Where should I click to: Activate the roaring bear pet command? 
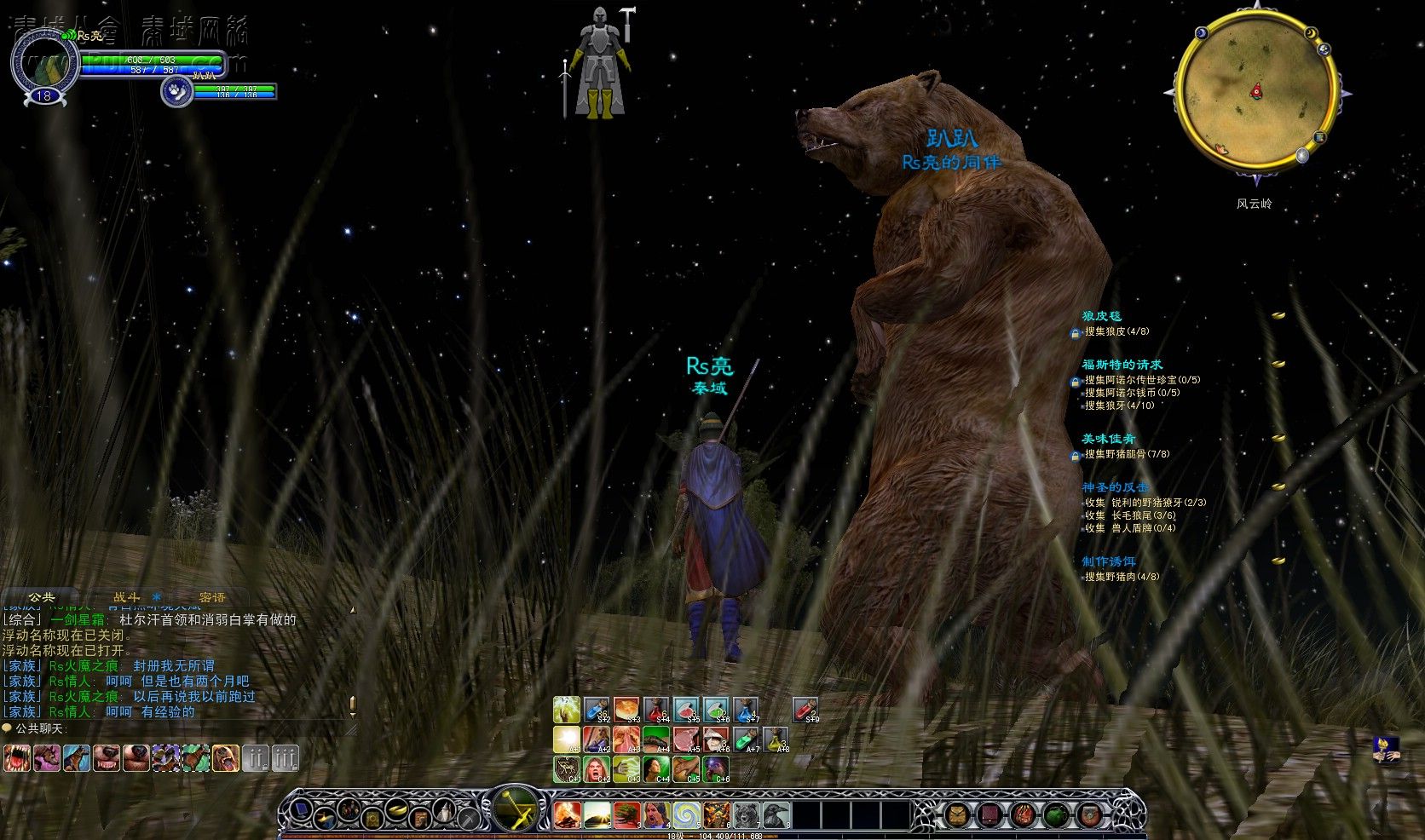click(225, 757)
